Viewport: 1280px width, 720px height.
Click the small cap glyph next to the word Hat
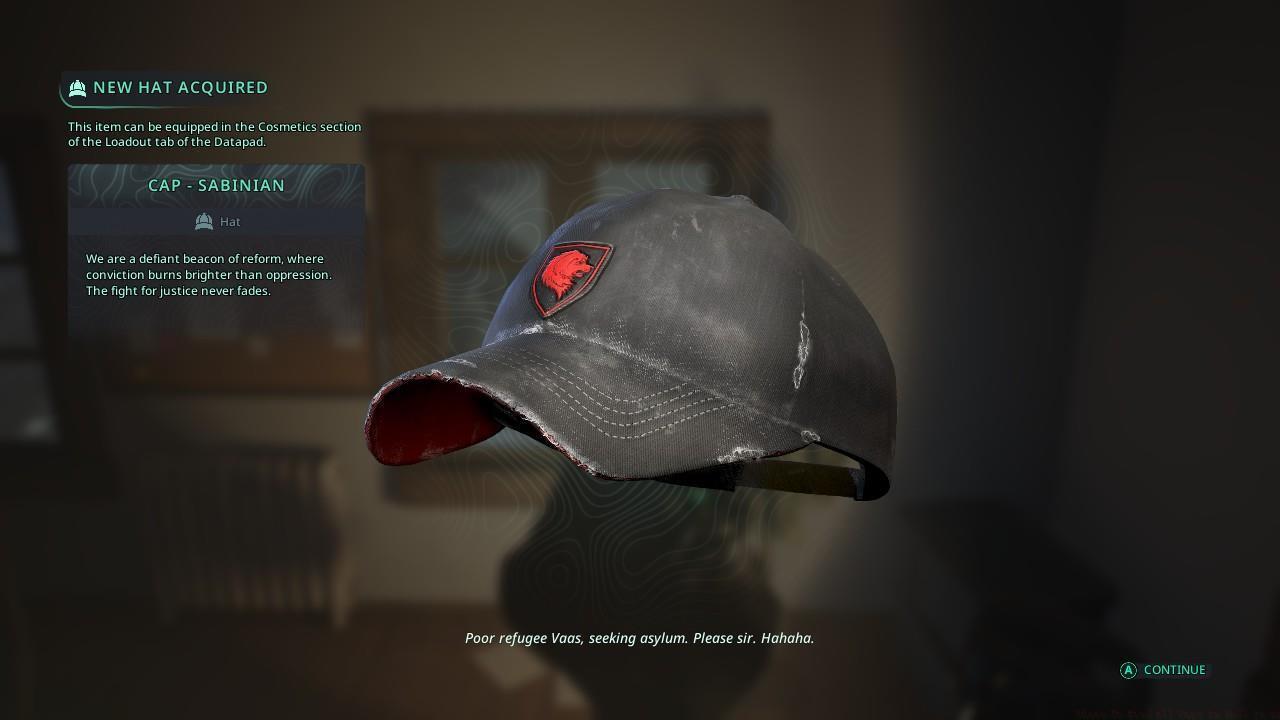click(x=203, y=221)
